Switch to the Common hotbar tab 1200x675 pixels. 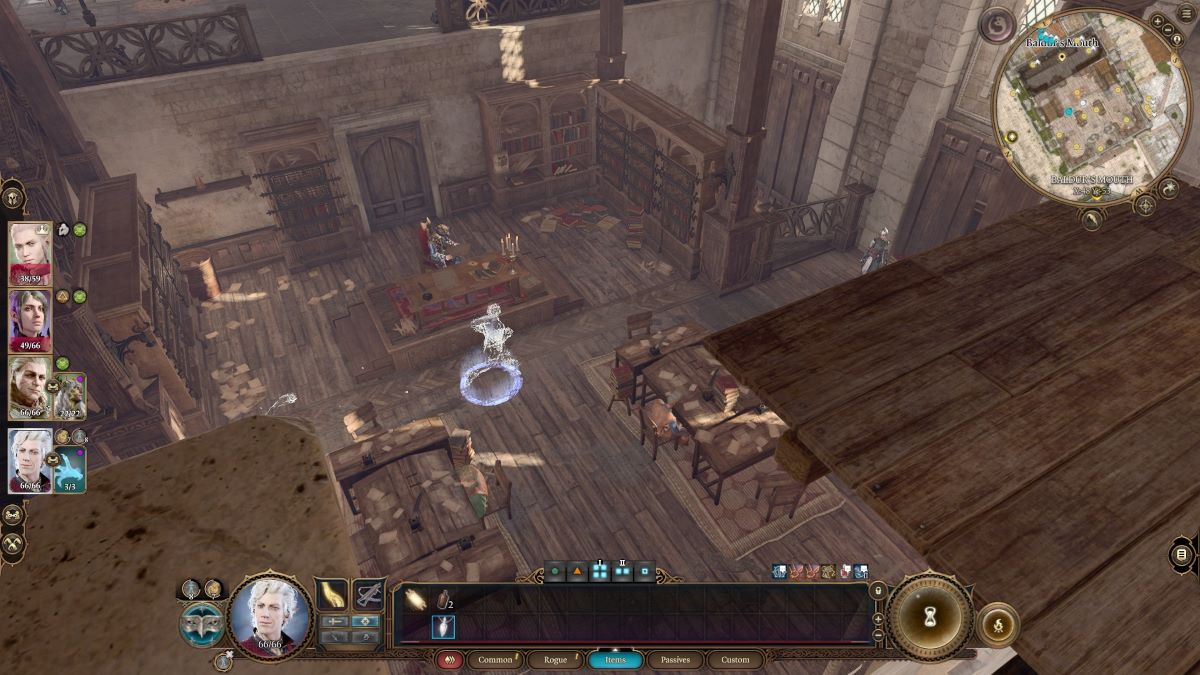pos(495,660)
